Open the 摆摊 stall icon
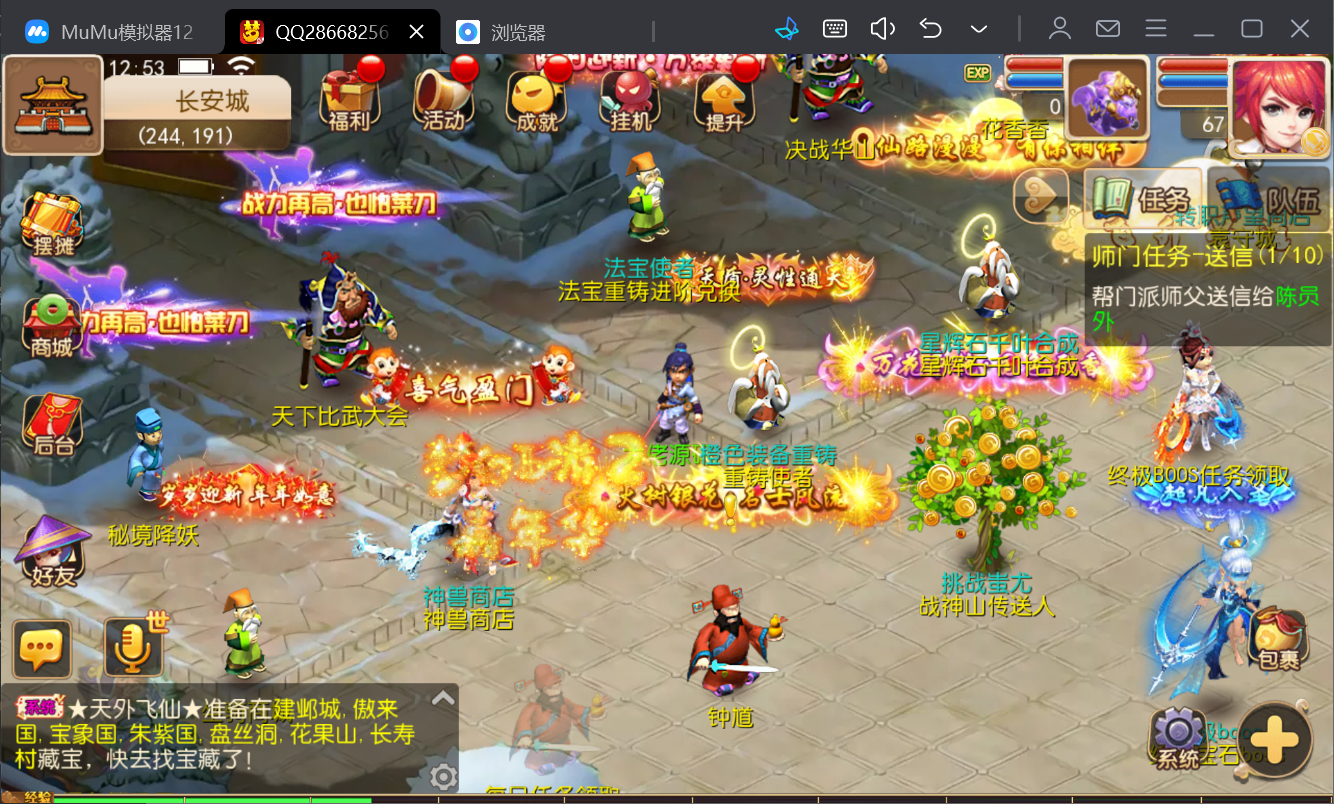This screenshot has width=1334, height=804. coord(52,222)
